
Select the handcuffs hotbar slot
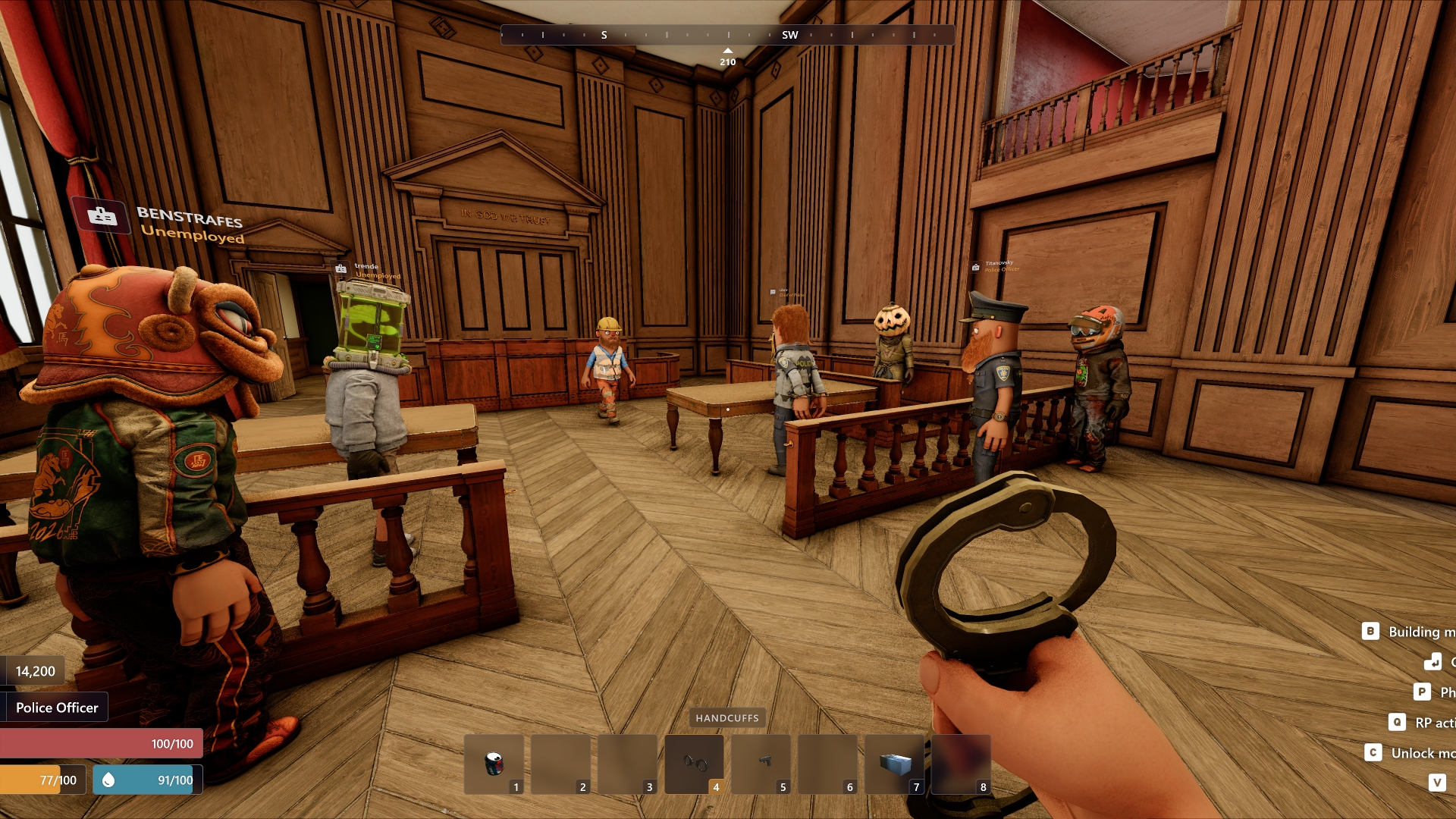coord(694,763)
